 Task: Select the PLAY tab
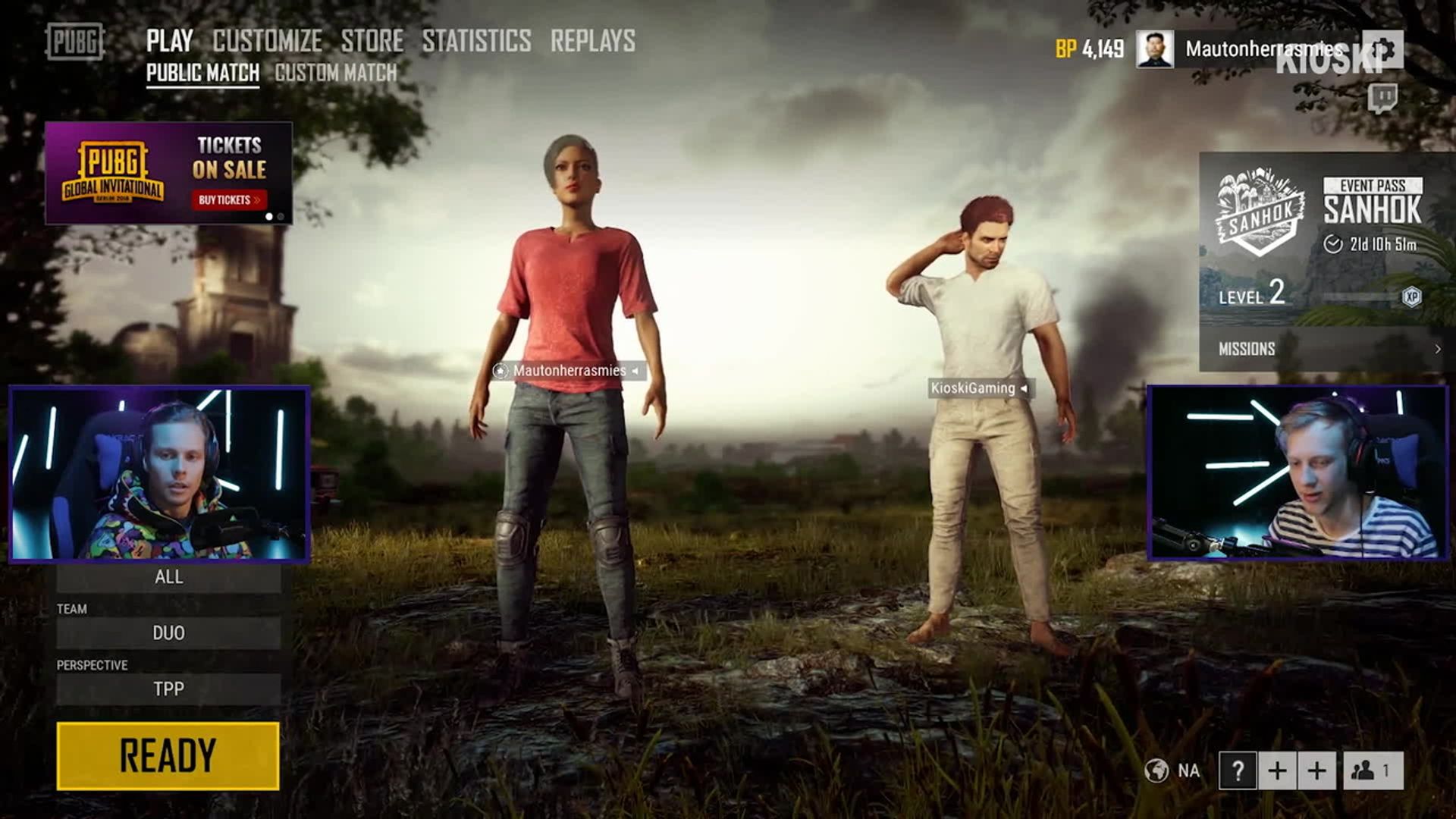(x=169, y=41)
